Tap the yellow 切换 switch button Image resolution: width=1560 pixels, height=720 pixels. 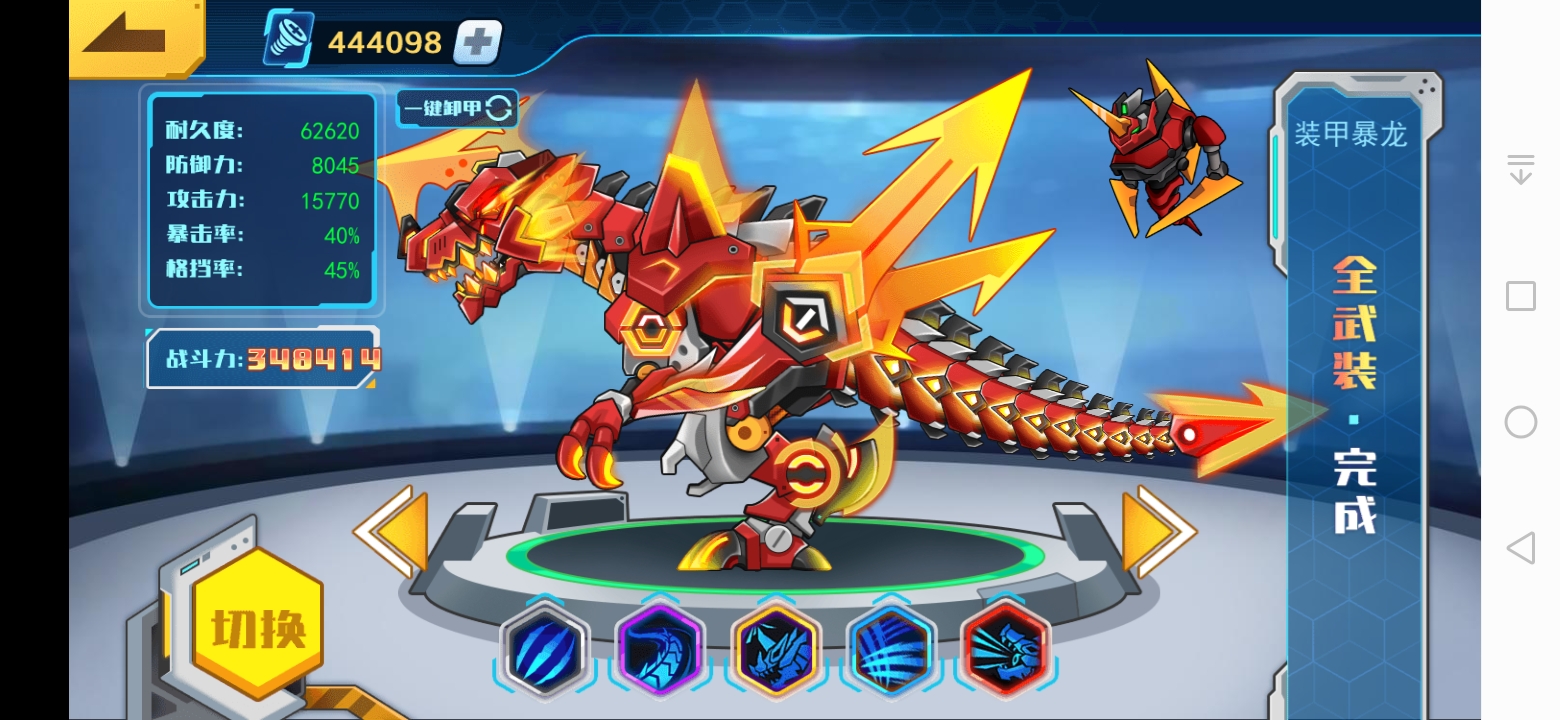pos(258,626)
